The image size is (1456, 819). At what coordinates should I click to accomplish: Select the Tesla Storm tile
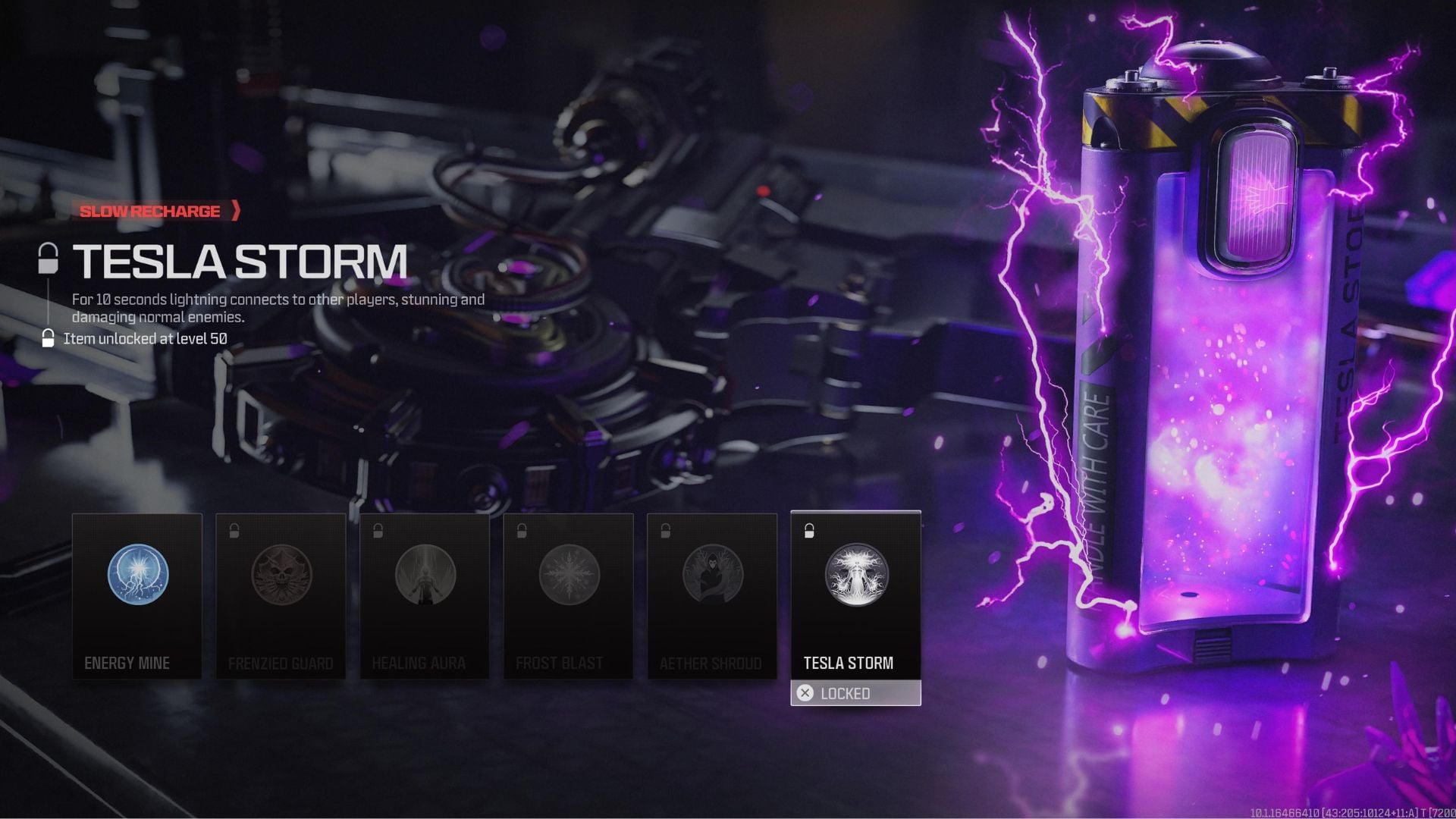[855, 599]
